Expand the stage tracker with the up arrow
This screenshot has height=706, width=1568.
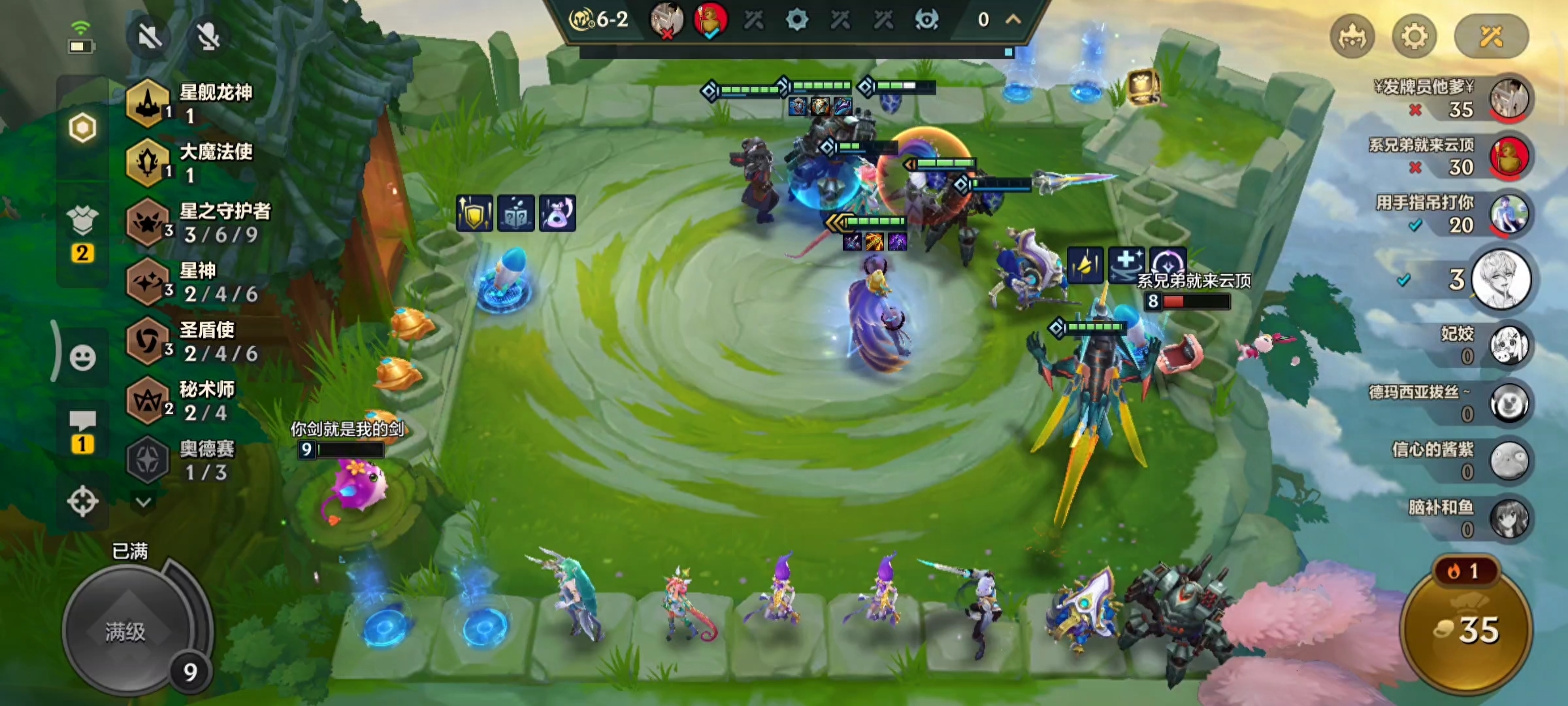click(x=1013, y=20)
